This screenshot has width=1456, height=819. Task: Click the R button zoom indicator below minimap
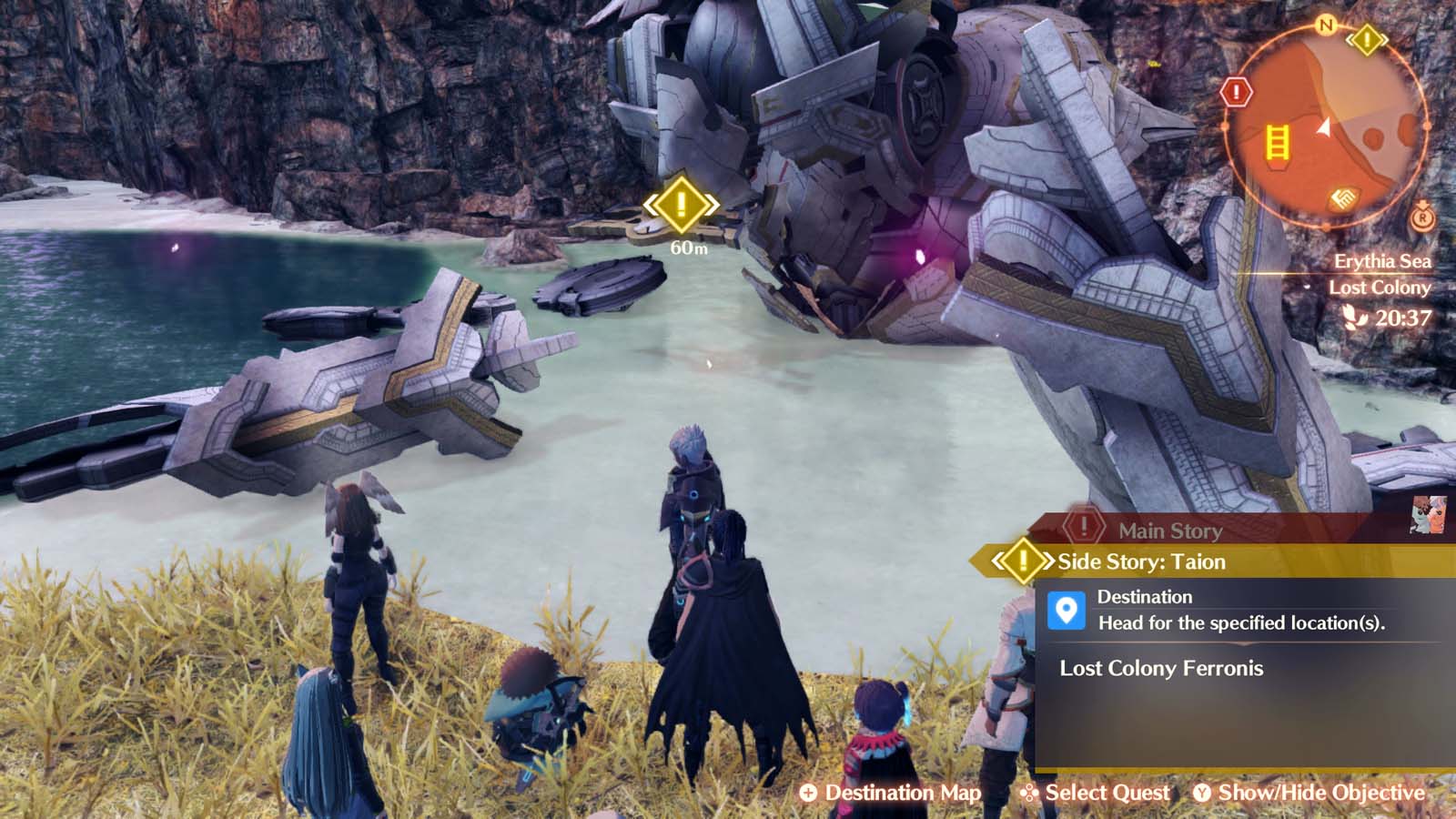click(1422, 220)
